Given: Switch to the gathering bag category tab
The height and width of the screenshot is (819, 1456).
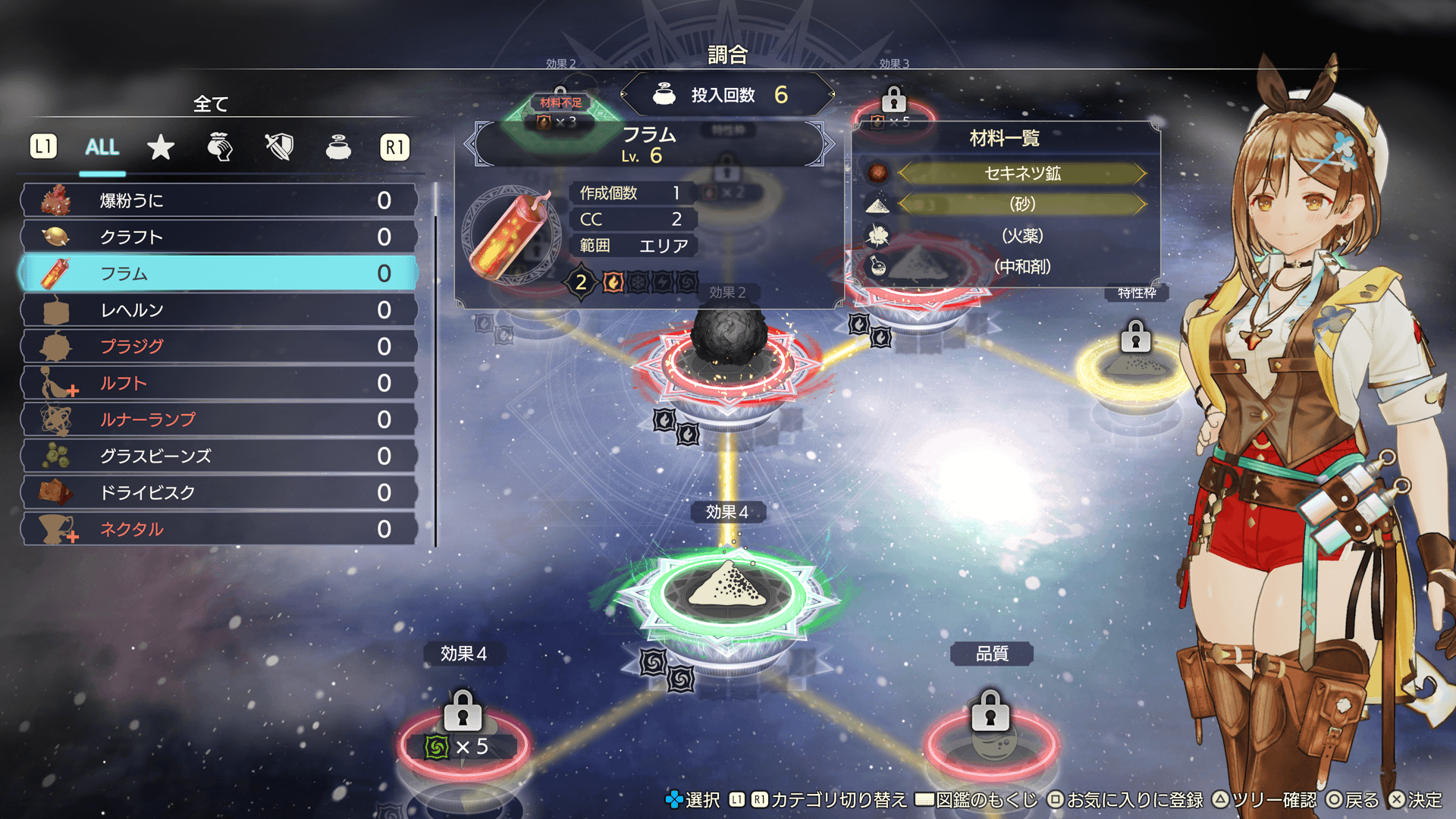Looking at the screenshot, I should [x=220, y=147].
